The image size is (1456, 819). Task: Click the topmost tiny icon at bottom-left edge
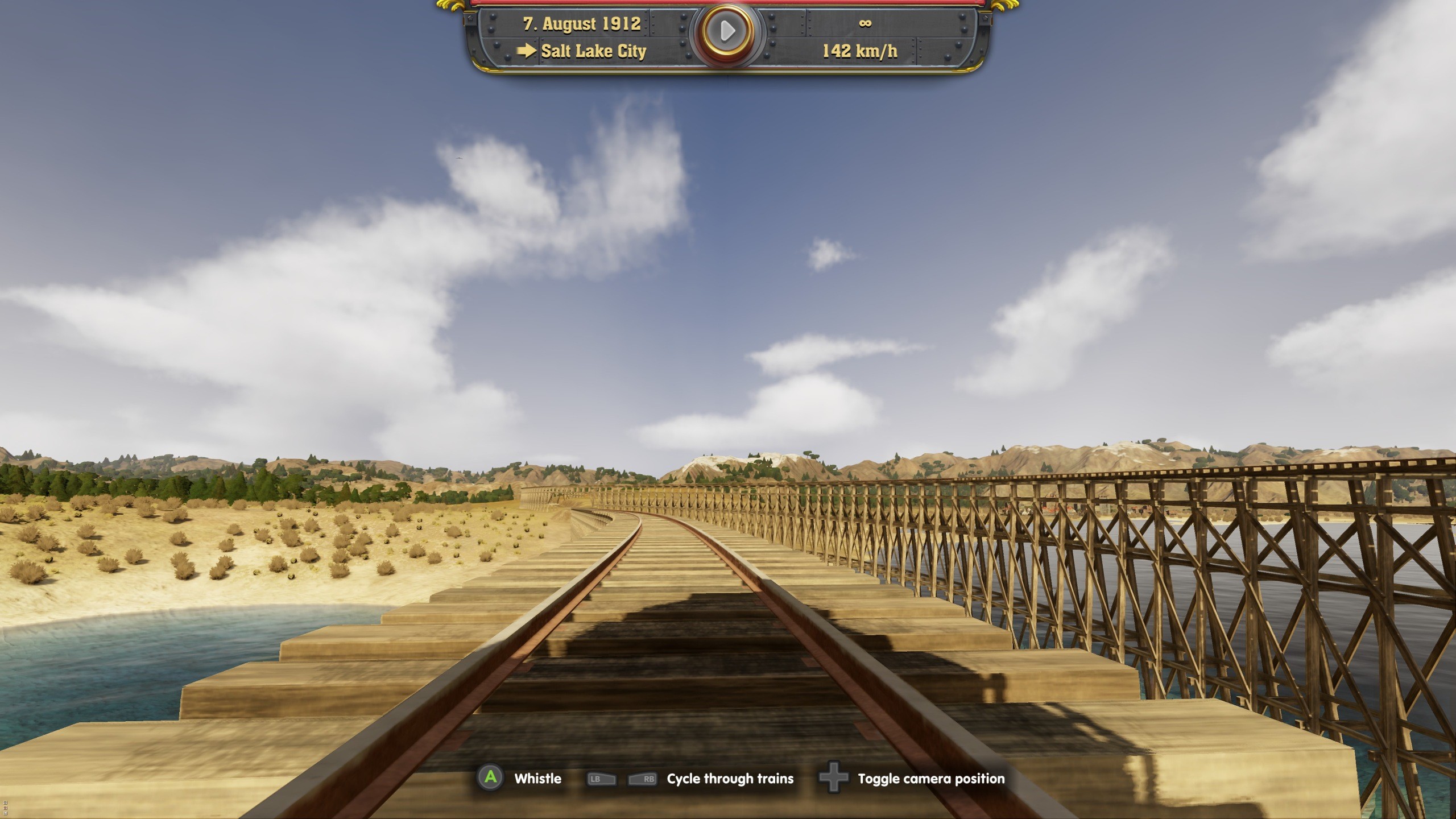(x=5, y=803)
